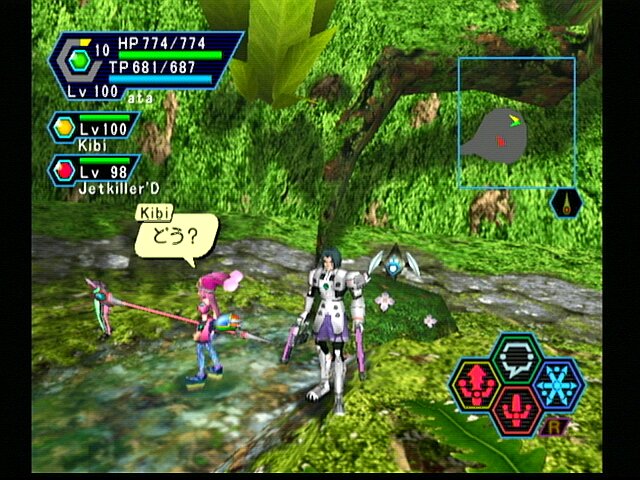Trigger the orange-bordered red technique hexagon
This screenshot has width=640, height=480.
[x=516, y=410]
